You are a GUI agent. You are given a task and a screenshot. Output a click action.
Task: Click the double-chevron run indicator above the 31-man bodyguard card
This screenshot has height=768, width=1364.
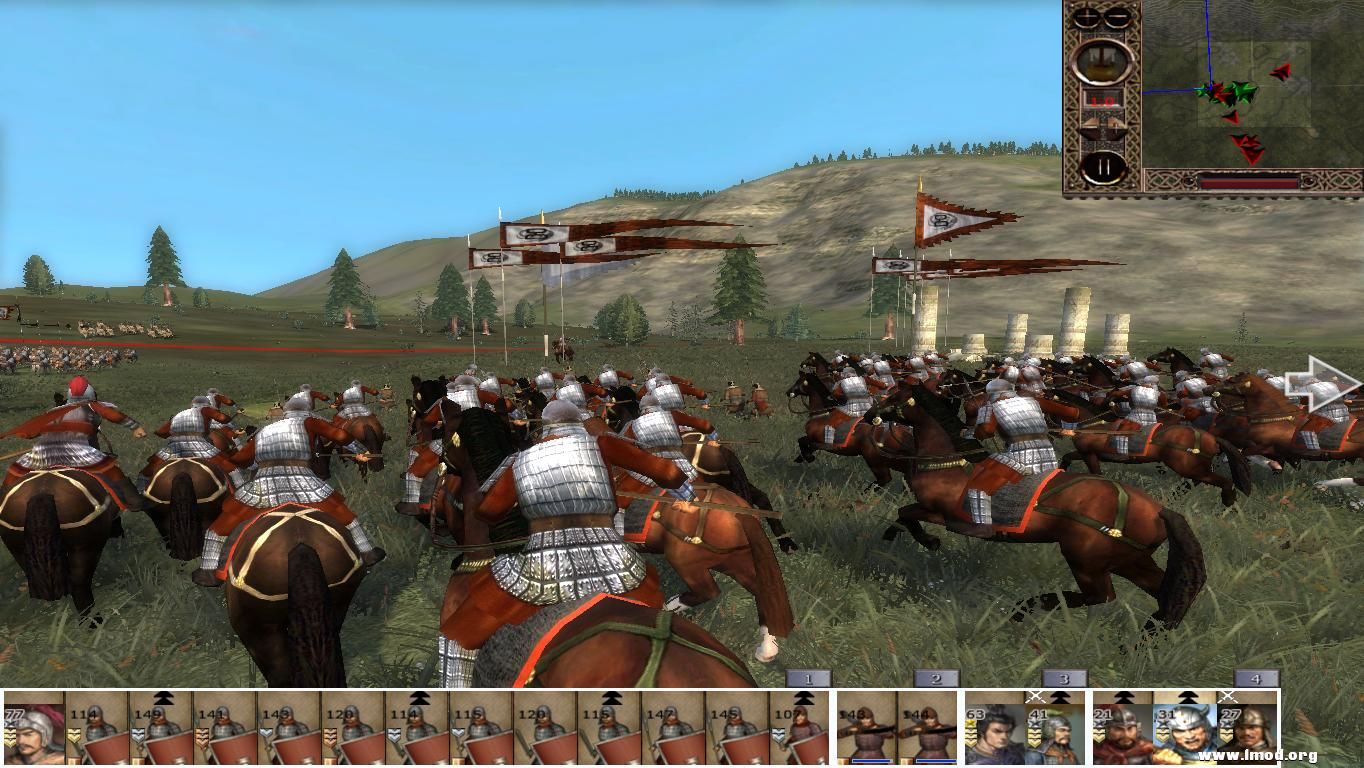pyautogui.click(x=1186, y=698)
